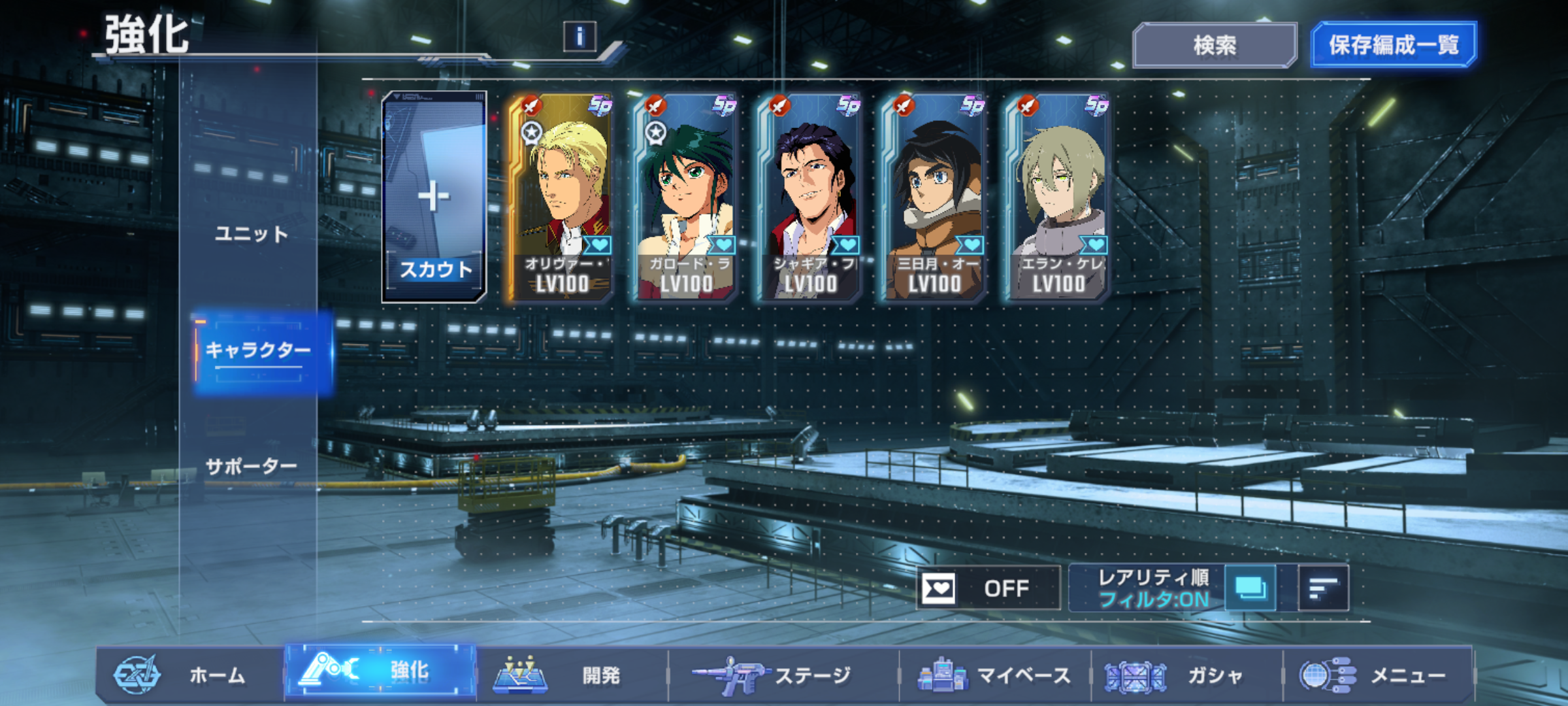Open the 検索 search button

click(x=1214, y=45)
